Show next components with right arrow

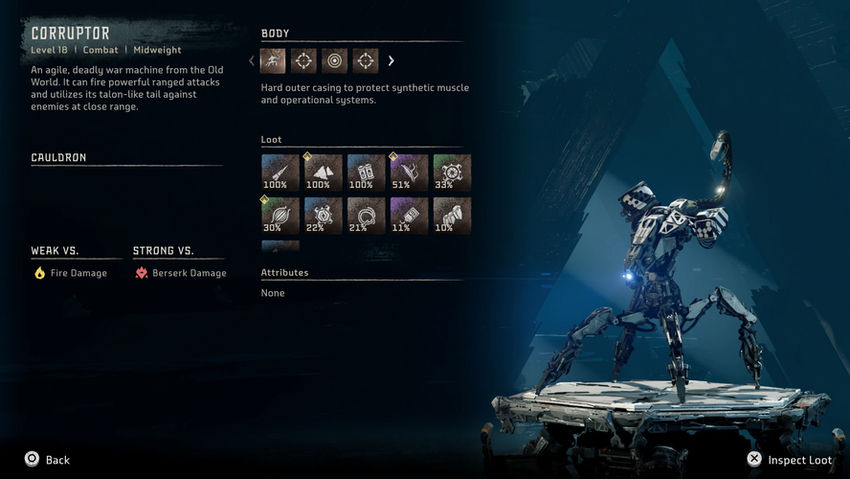click(x=391, y=61)
